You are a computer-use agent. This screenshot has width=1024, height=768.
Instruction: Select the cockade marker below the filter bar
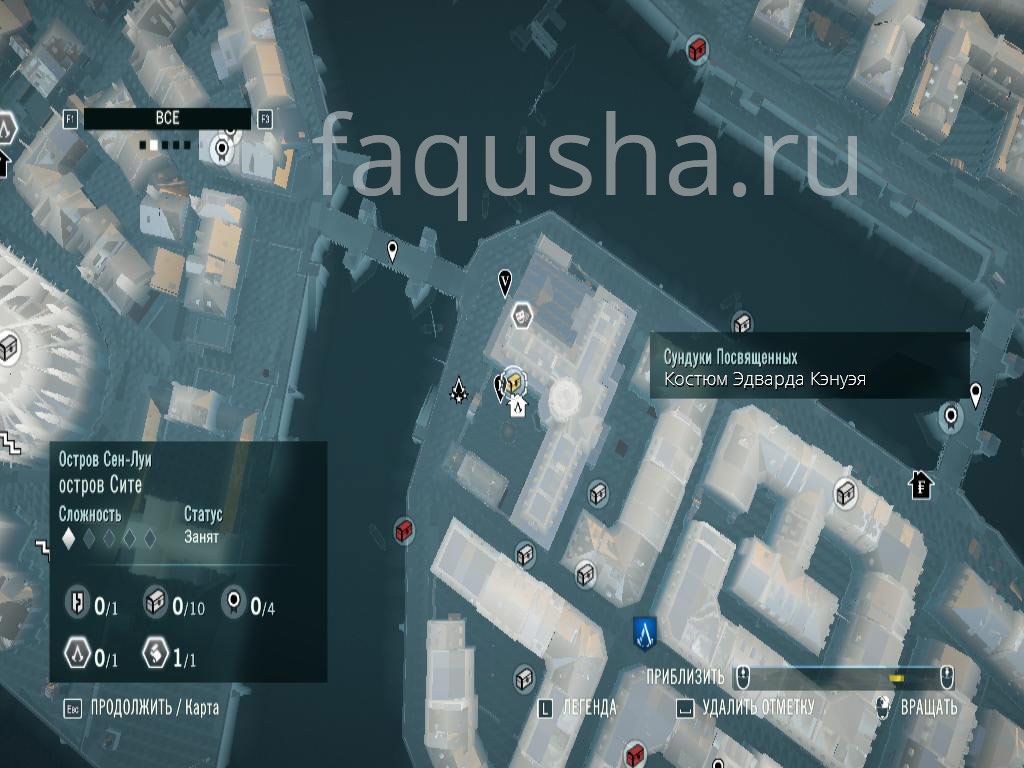[x=222, y=150]
